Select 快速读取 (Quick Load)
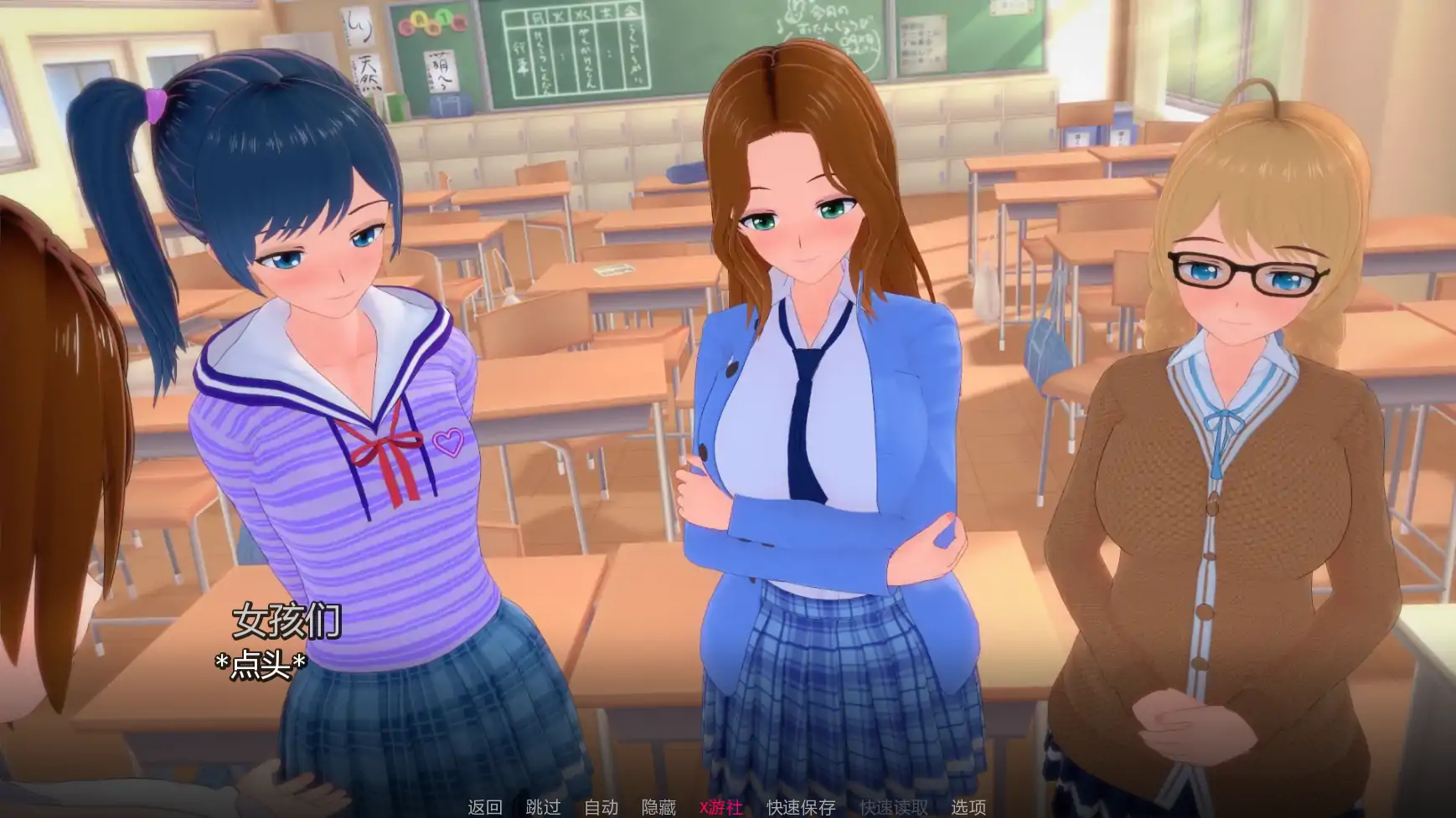Viewport: 1456px width, 818px height. (893, 807)
